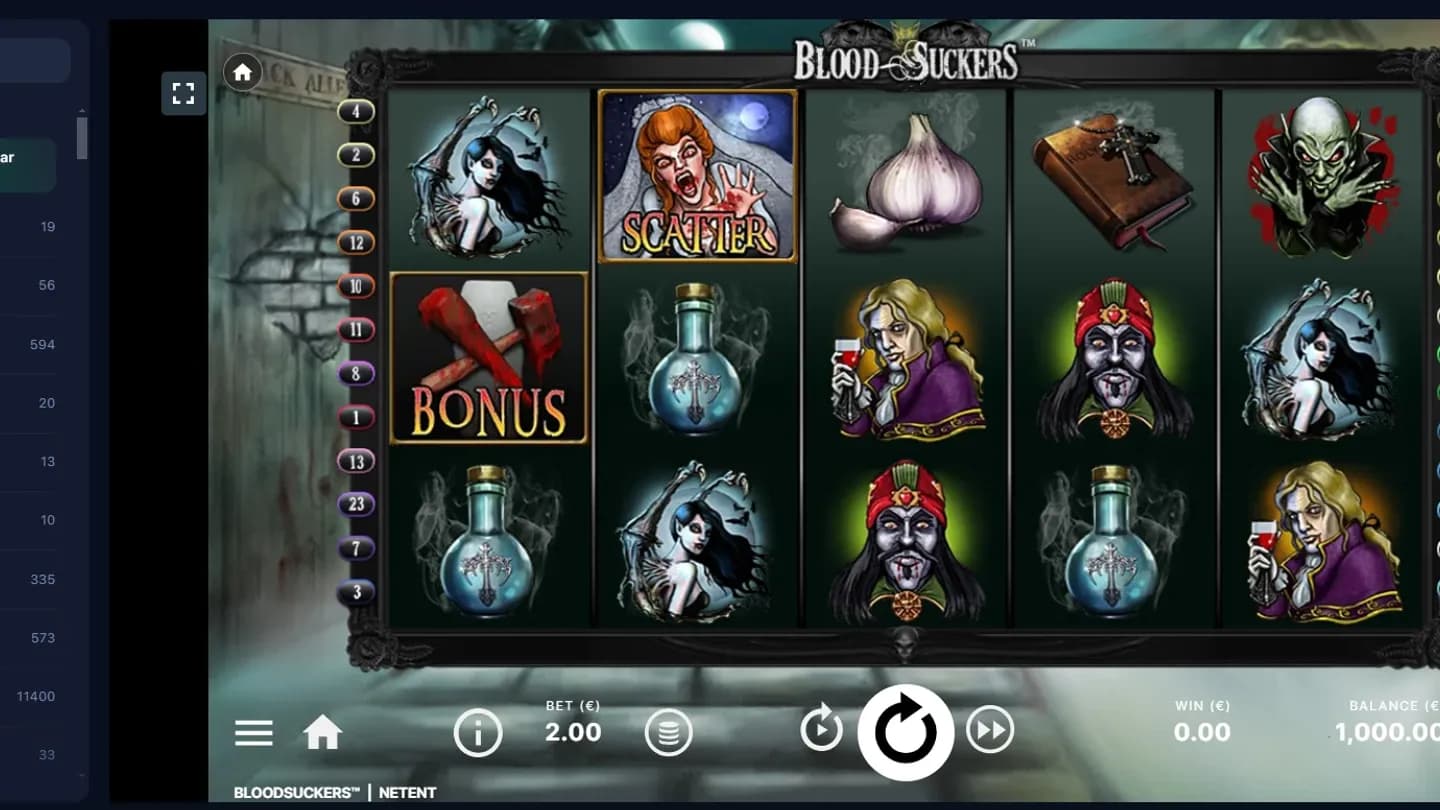Click the WIN (€) display
This screenshot has height=810, width=1440.
pos(1202,722)
